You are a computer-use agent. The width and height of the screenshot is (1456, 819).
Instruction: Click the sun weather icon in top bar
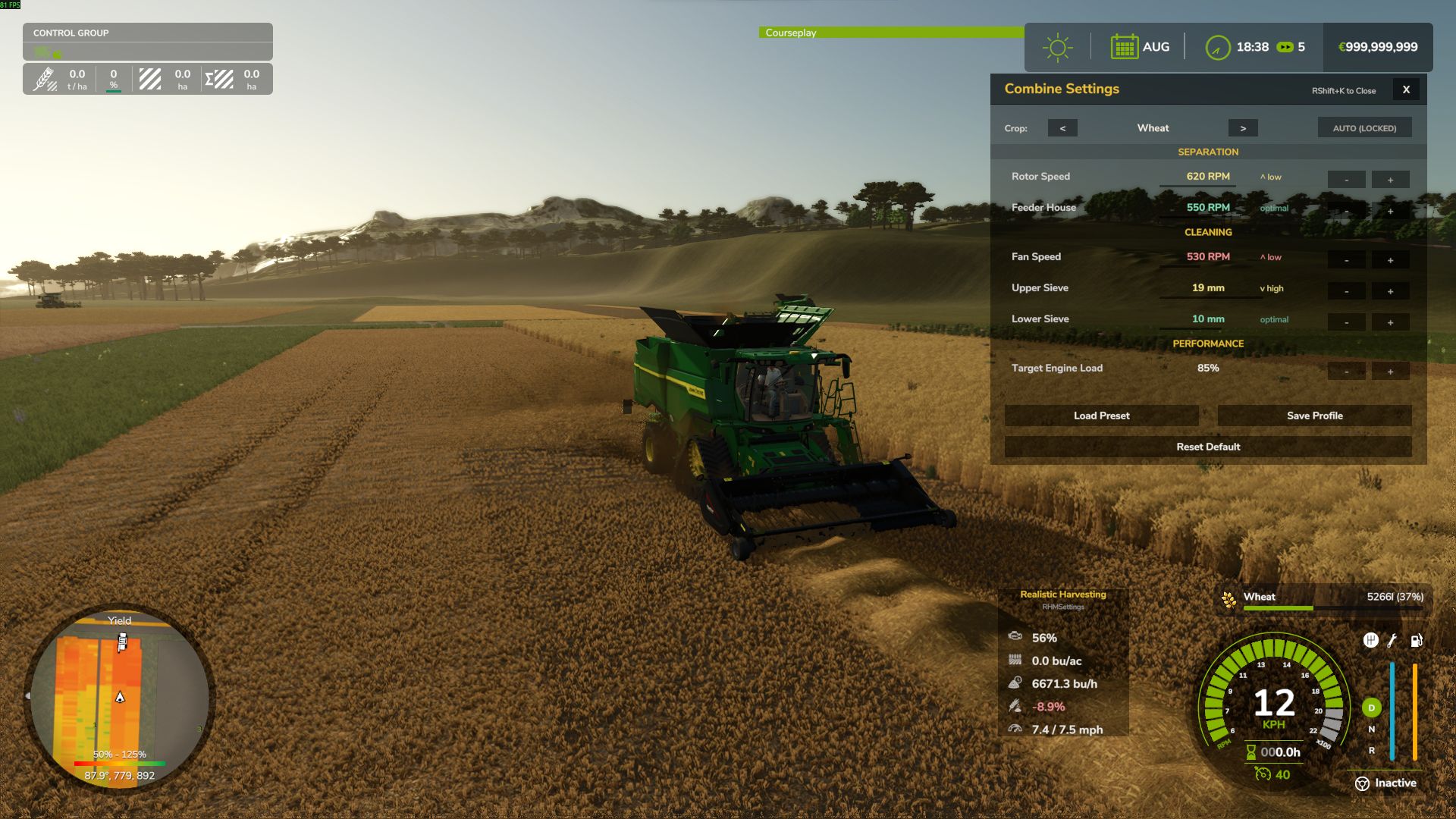(x=1057, y=46)
